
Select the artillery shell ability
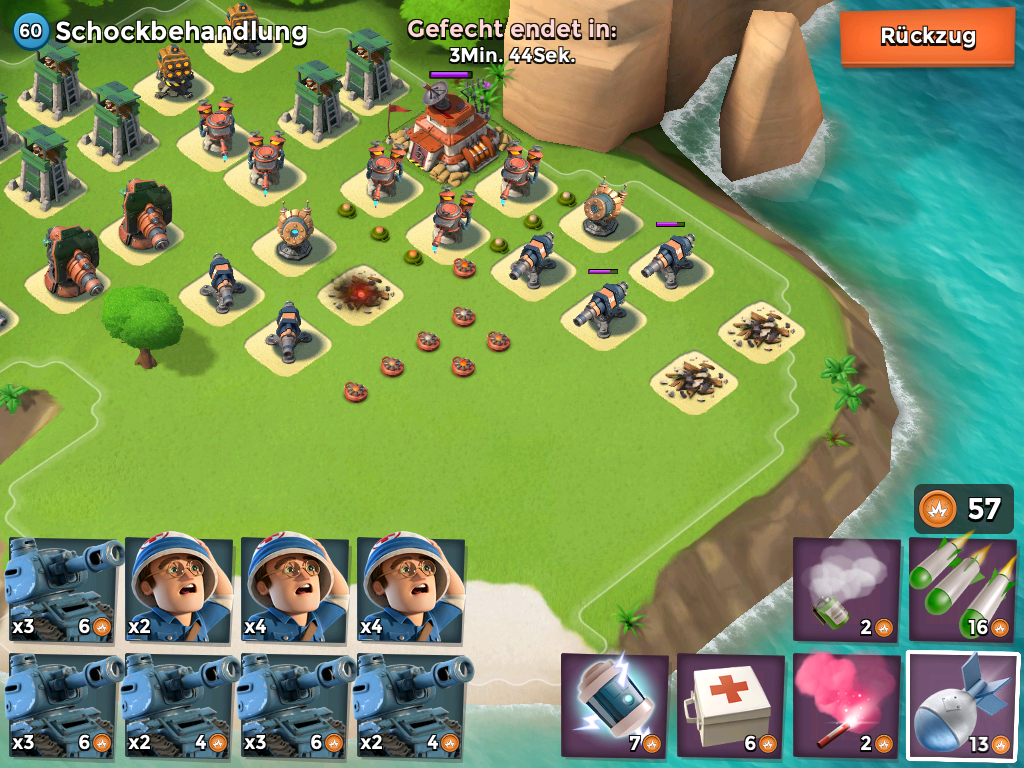click(962, 705)
